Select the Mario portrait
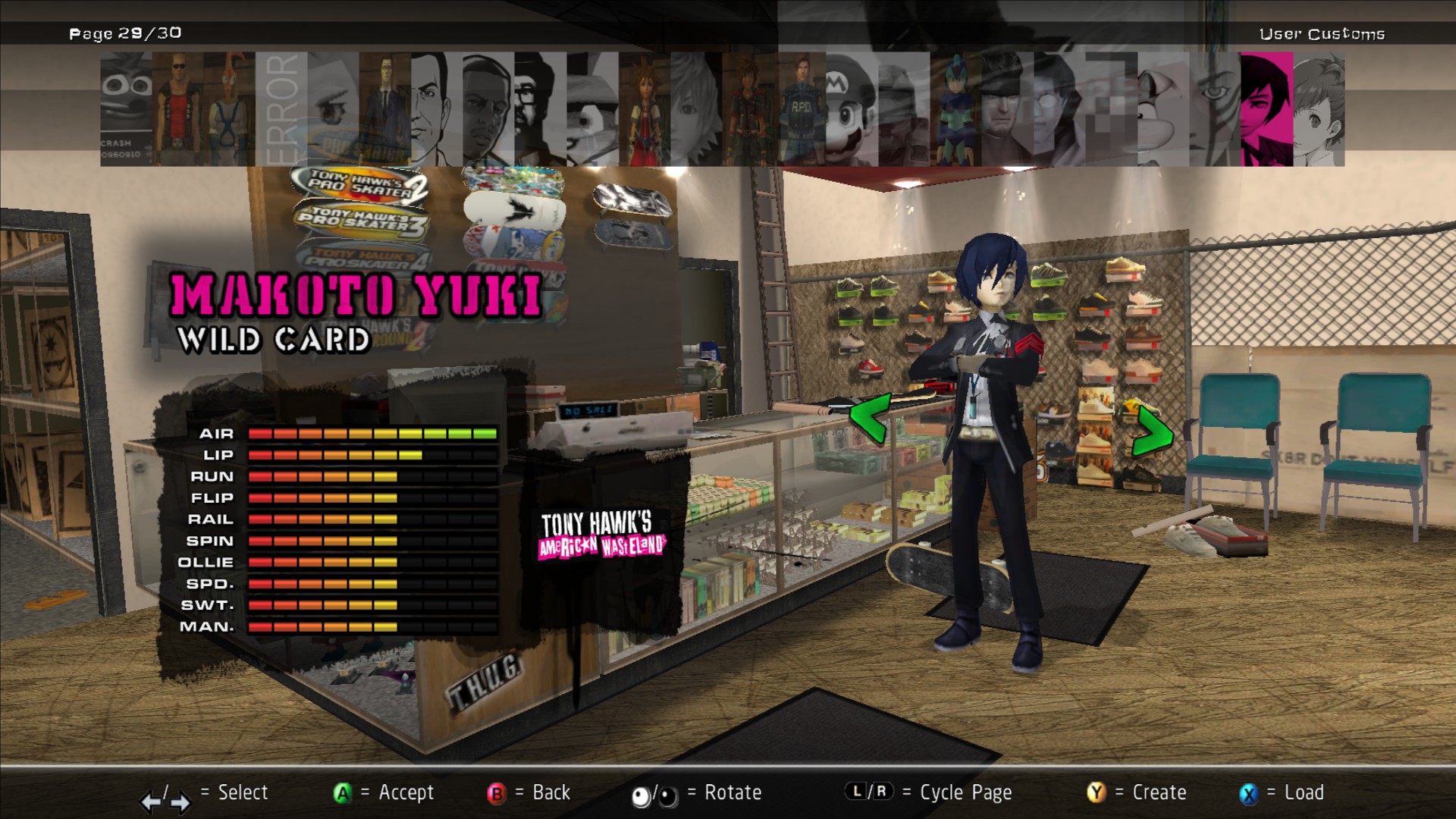 click(x=852, y=109)
